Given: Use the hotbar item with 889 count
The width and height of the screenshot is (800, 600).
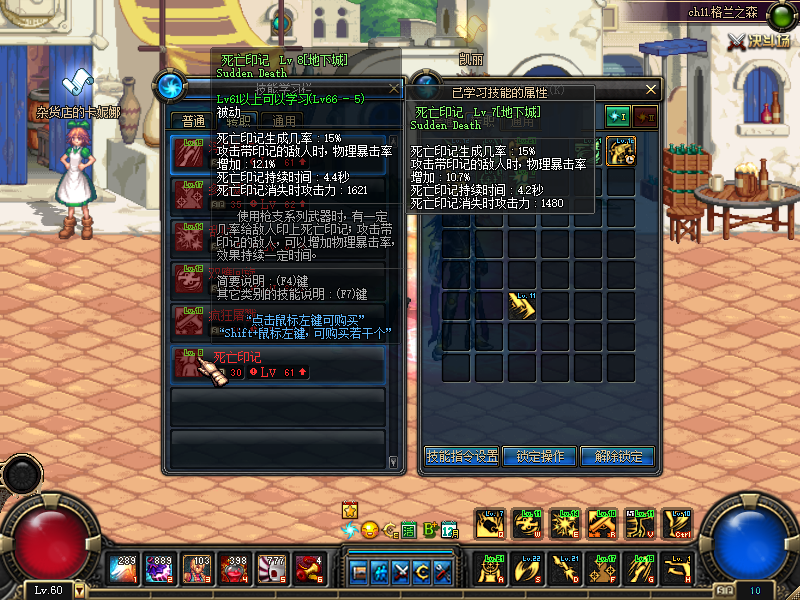Looking at the screenshot, I should tap(158, 567).
